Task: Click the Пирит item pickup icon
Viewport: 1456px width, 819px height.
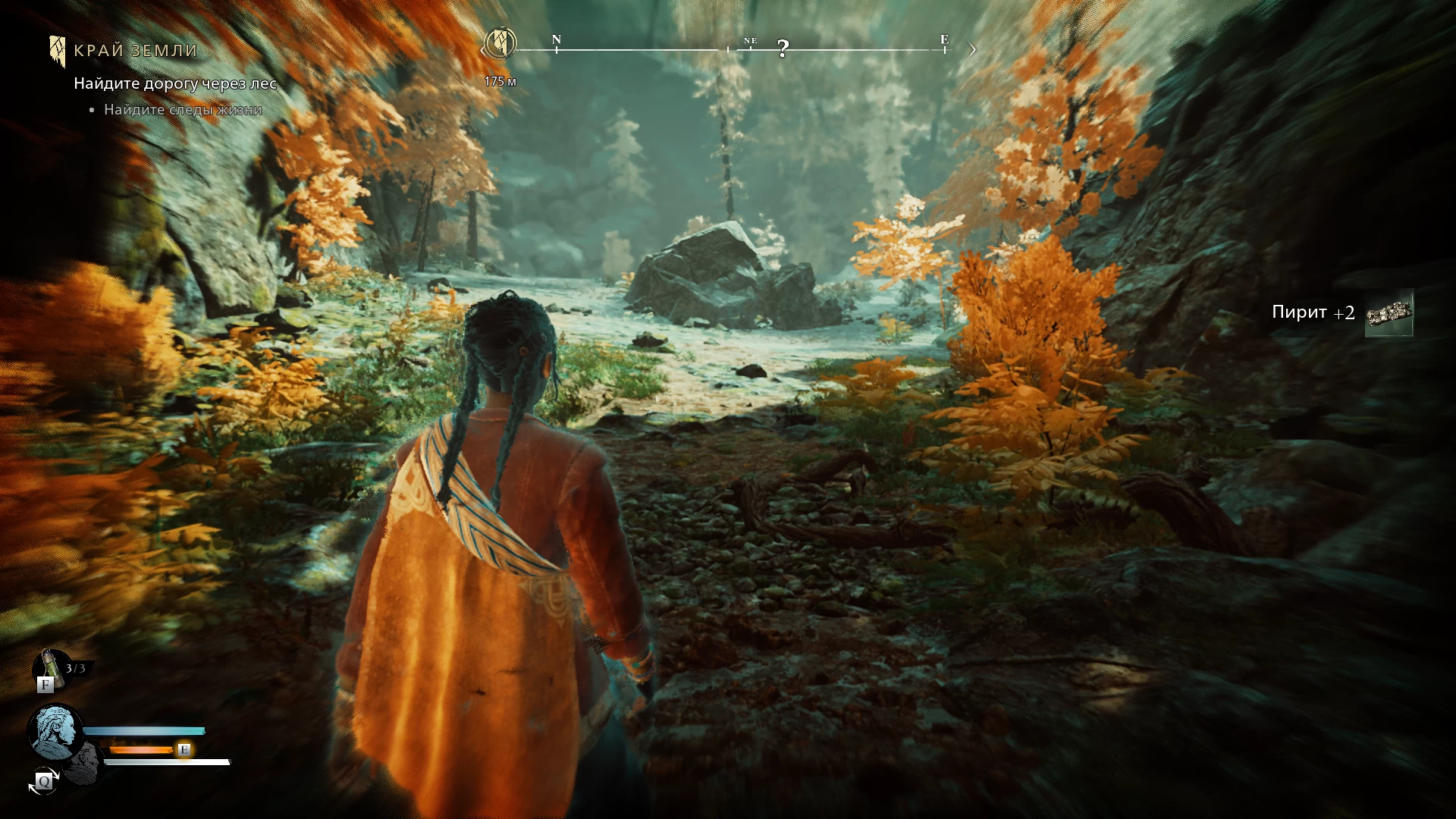Action: 1389,313
